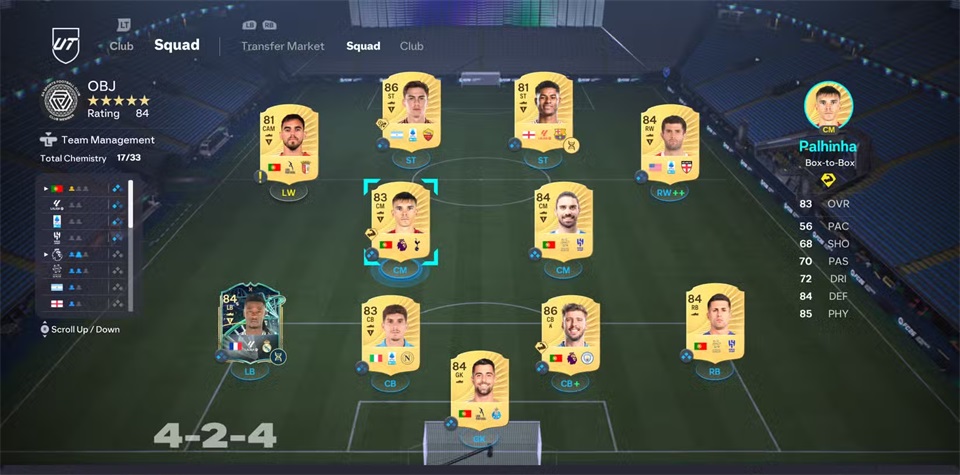Select the 84-rated right back card
The width and height of the screenshot is (960, 475).
[713, 325]
